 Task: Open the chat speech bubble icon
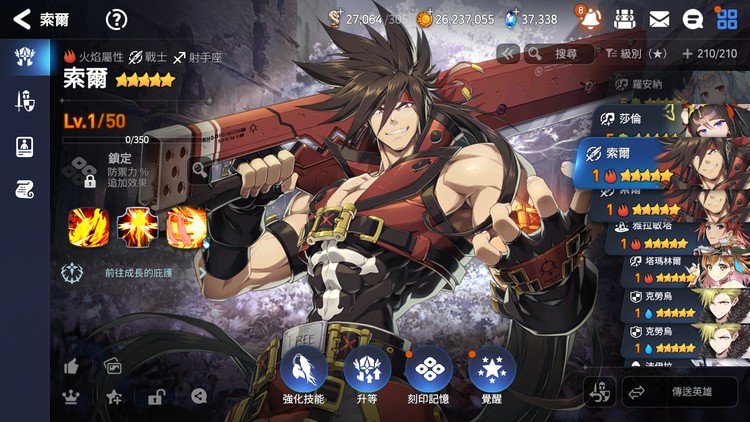point(692,19)
